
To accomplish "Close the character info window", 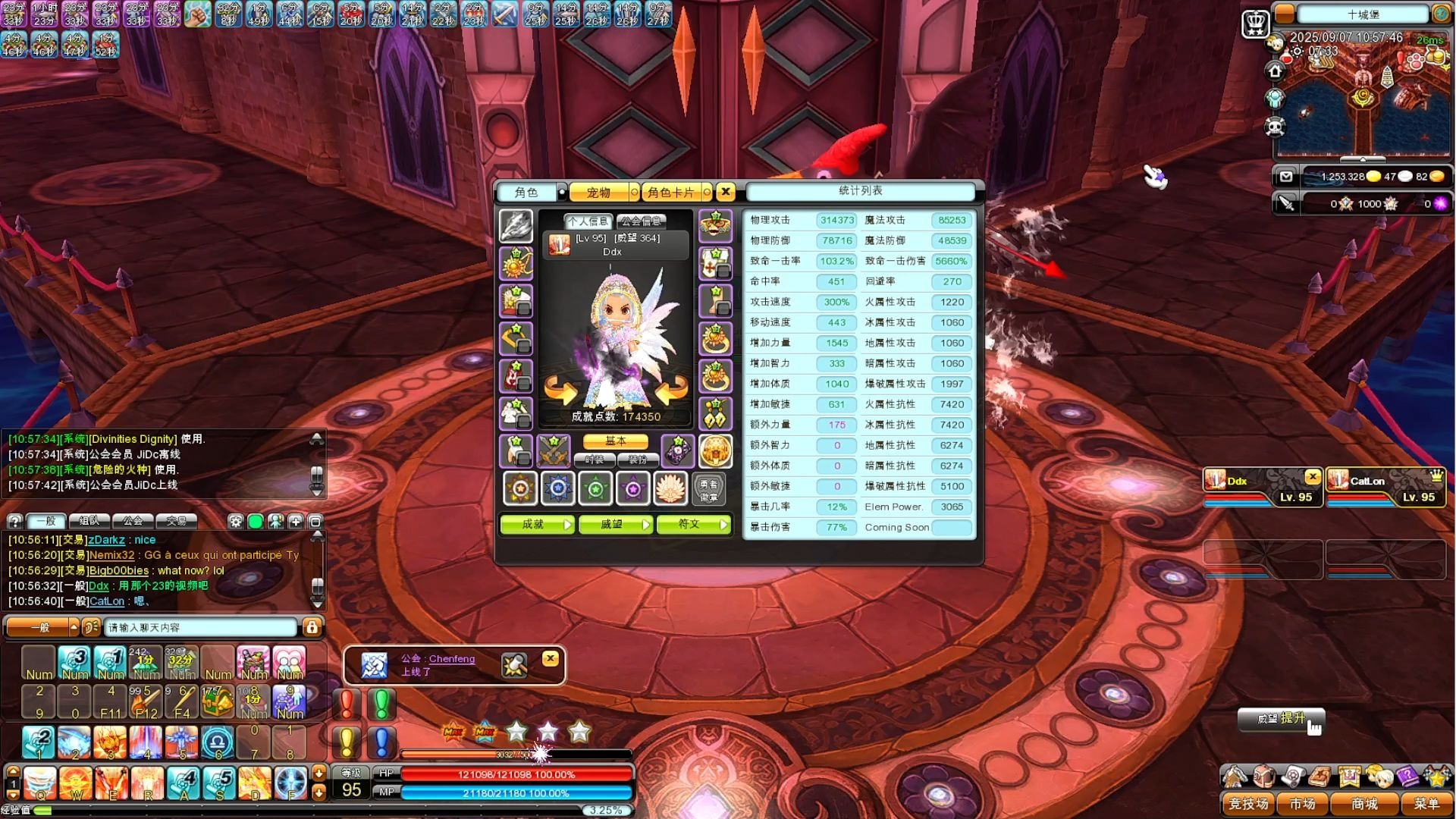I will [726, 192].
